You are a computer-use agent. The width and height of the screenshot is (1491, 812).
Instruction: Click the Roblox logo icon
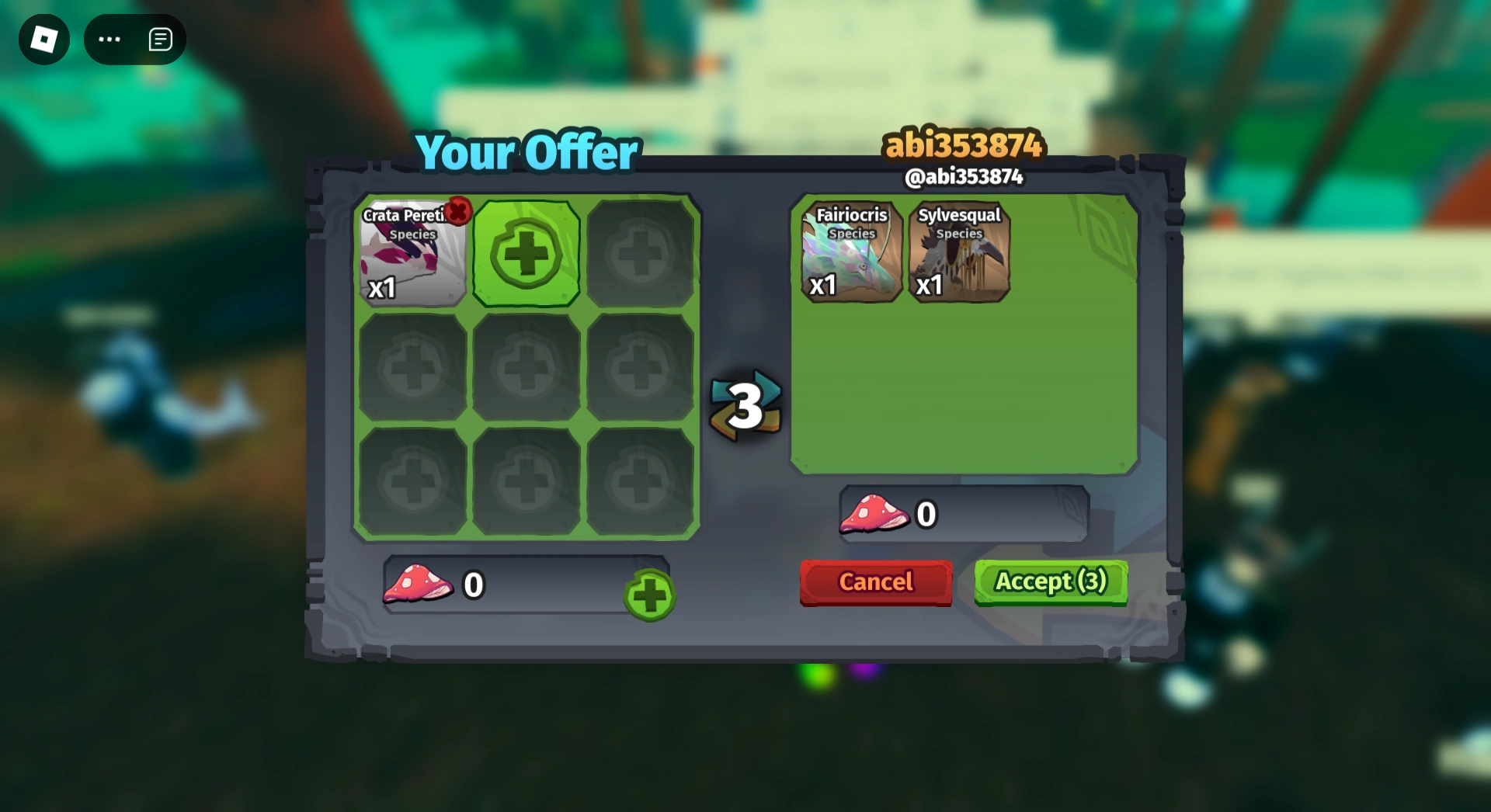point(43,39)
